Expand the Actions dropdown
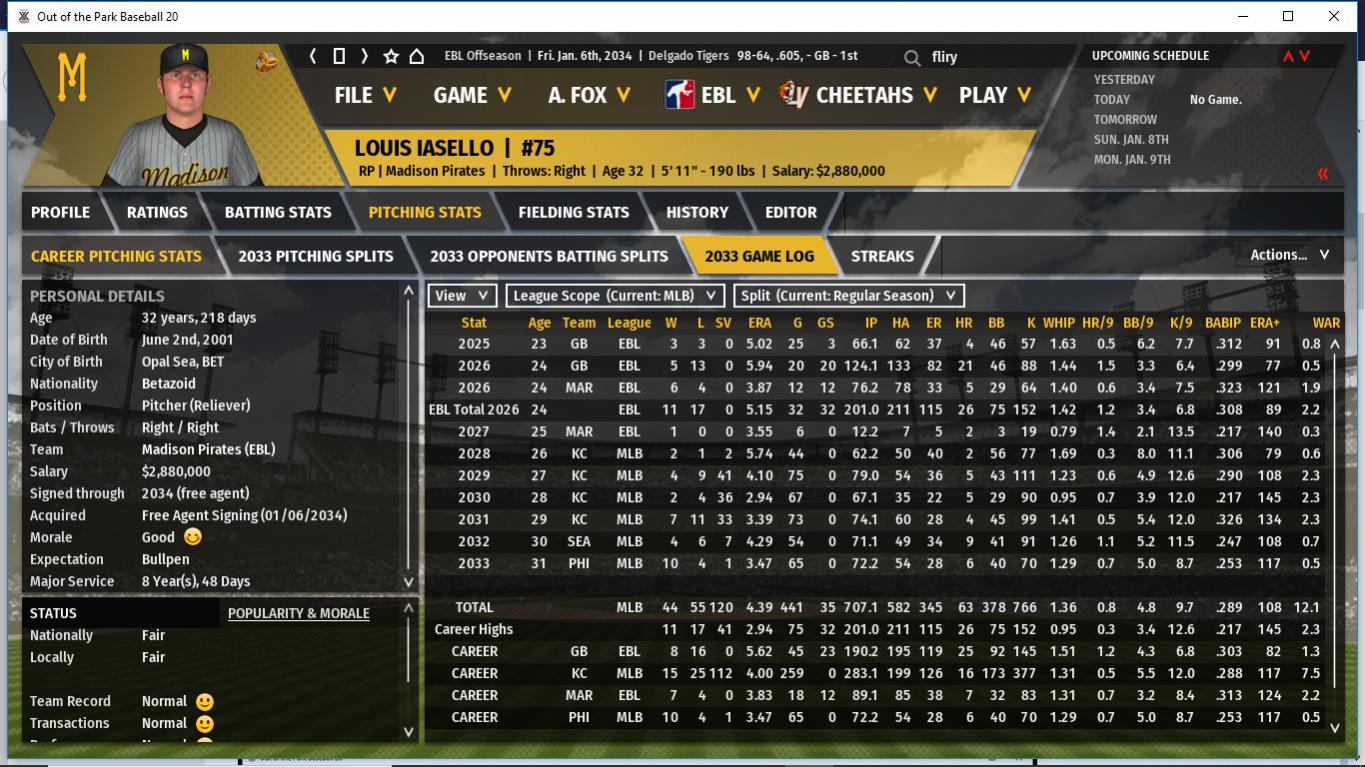Viewport: 1365px width, 767px height. 1289,255
